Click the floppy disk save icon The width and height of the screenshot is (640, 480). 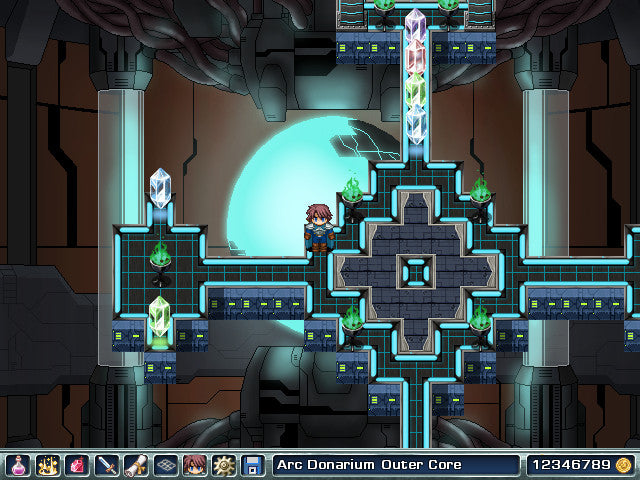pyautogui.click(x=252, y=465)
